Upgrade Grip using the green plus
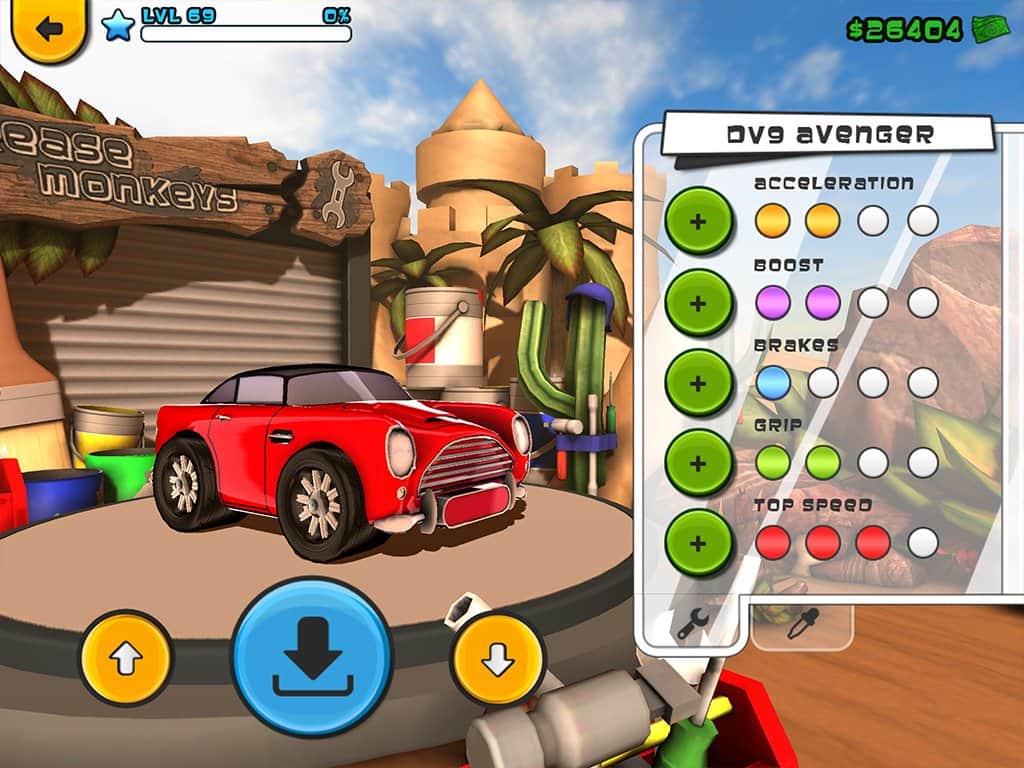The image size is (1024, 768). point(699,462)
